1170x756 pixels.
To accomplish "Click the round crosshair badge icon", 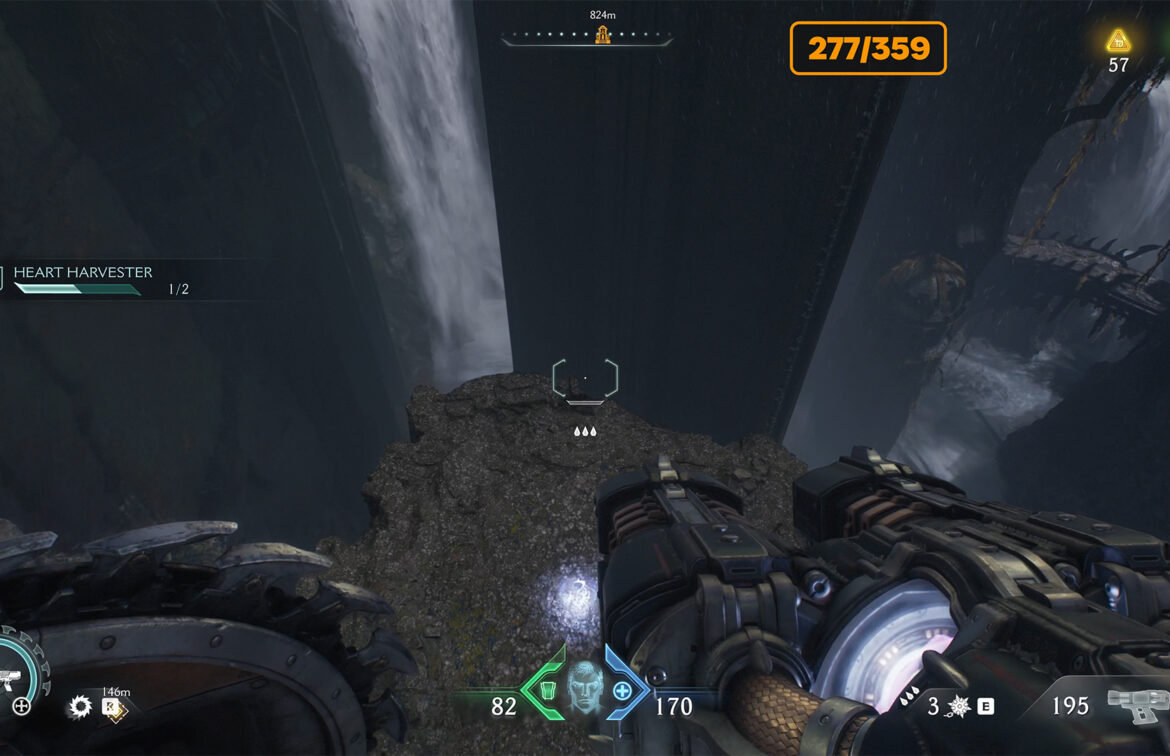I will [x=21, y=706].
